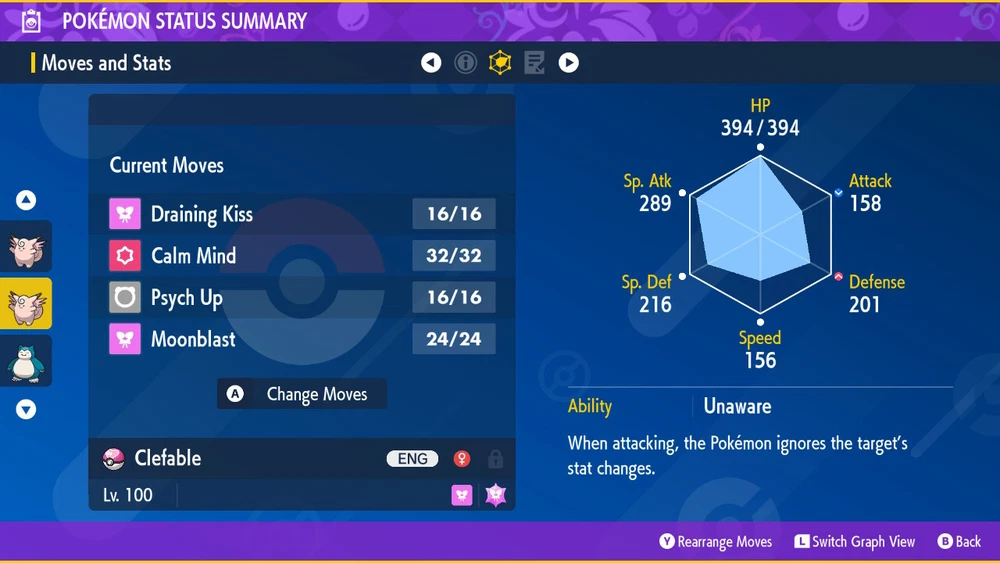Select the Draining Kiss move
Screen dimensions: 1000x563
tap(301, 214)
